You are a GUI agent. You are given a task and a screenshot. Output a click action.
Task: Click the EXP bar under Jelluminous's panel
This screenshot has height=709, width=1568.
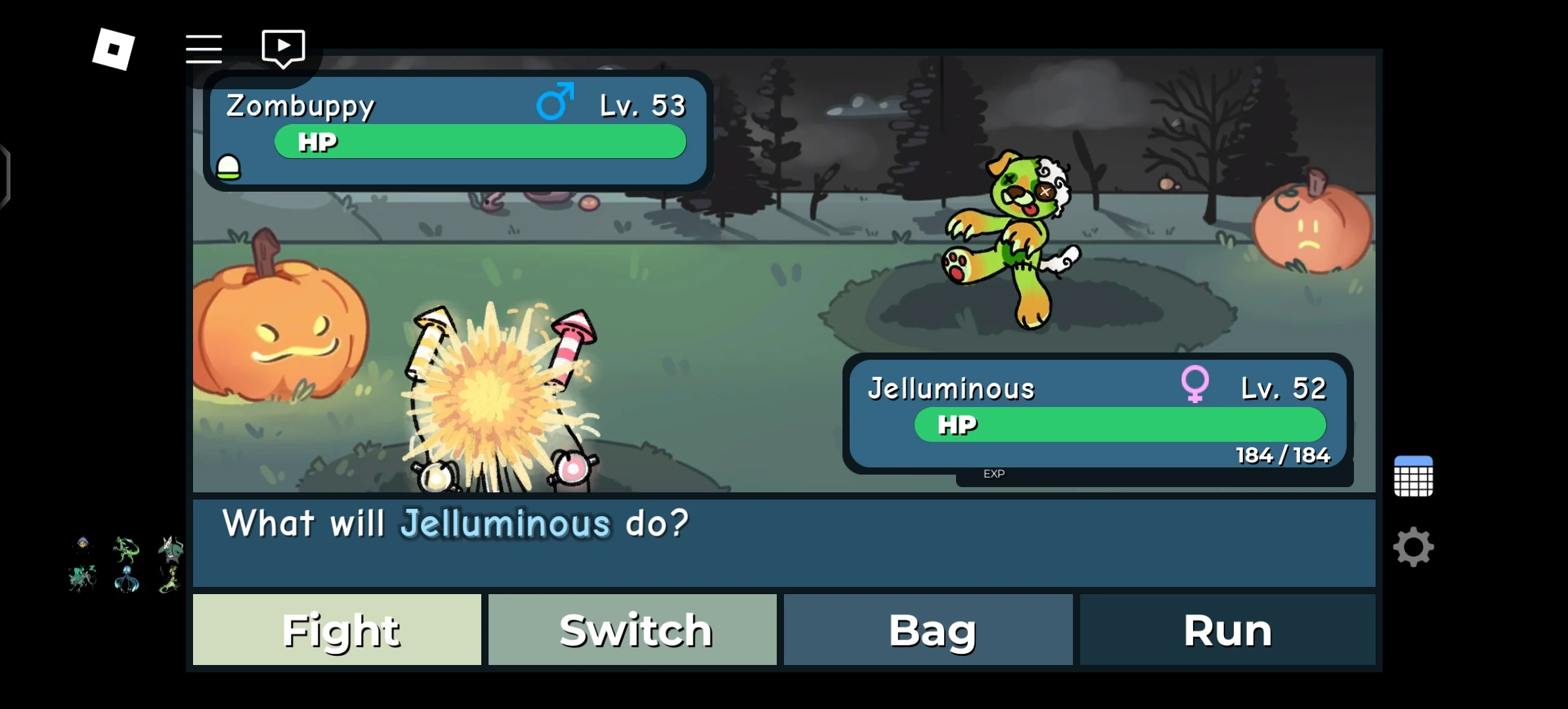pos(994,473)
